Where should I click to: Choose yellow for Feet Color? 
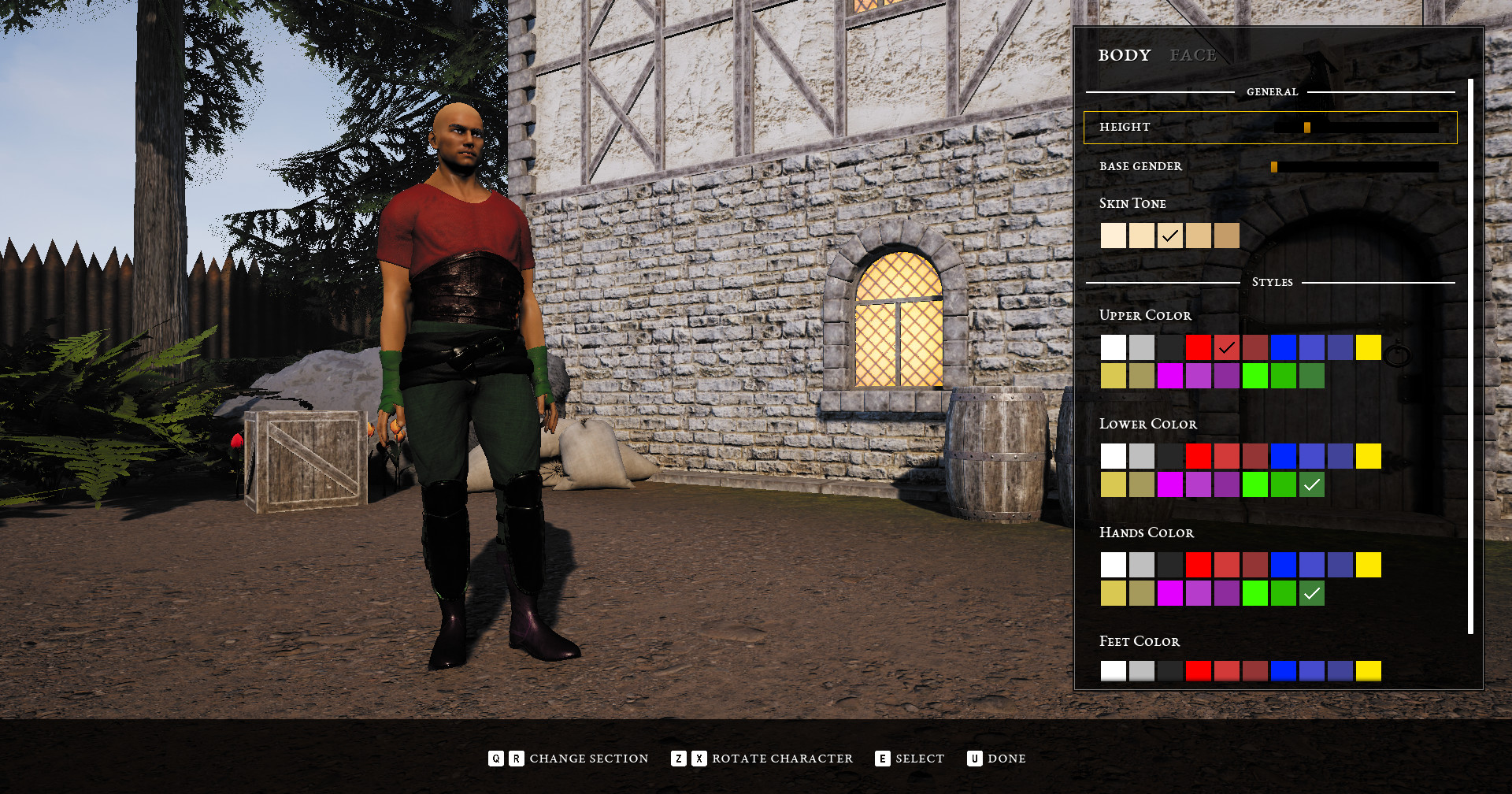click(1368, 671)
